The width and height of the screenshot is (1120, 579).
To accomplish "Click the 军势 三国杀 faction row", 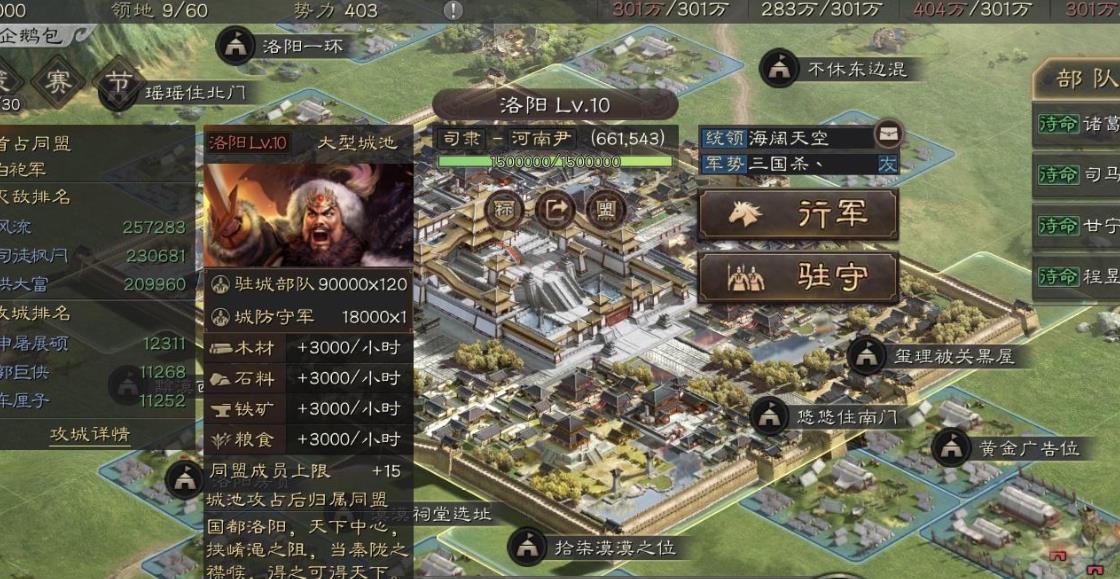I will coord(798,163).
